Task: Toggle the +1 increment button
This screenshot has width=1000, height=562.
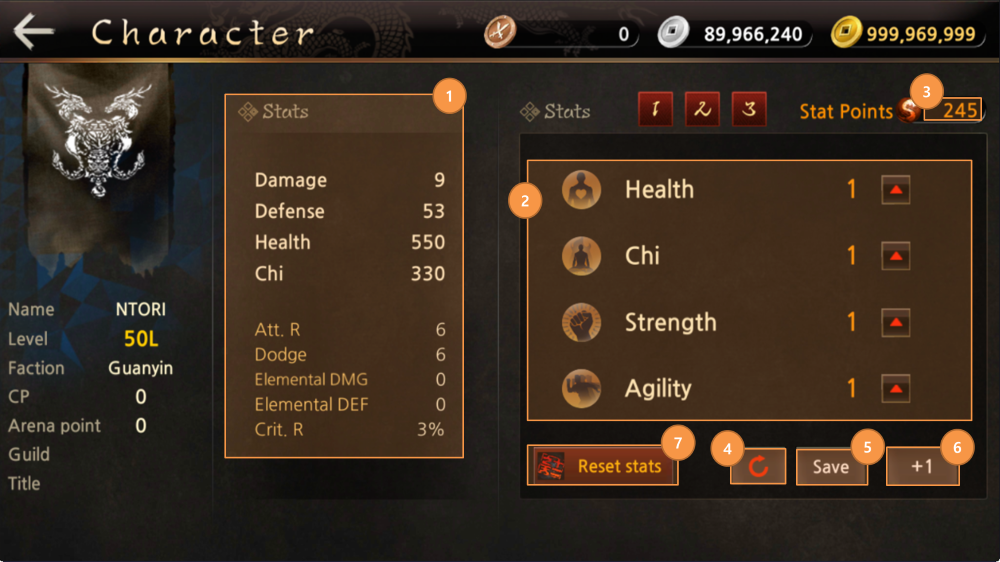Action: tap(922, 467)
